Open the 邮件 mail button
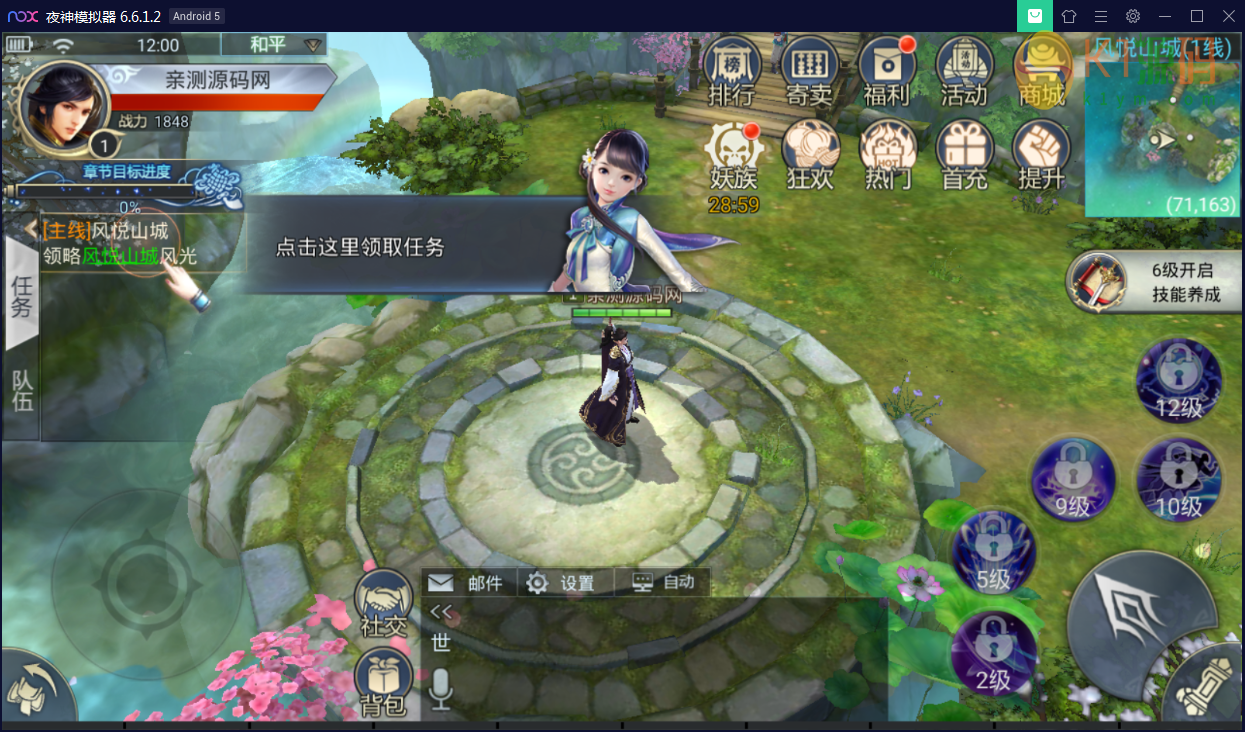The image size is (1245, 732). point(467,583)
